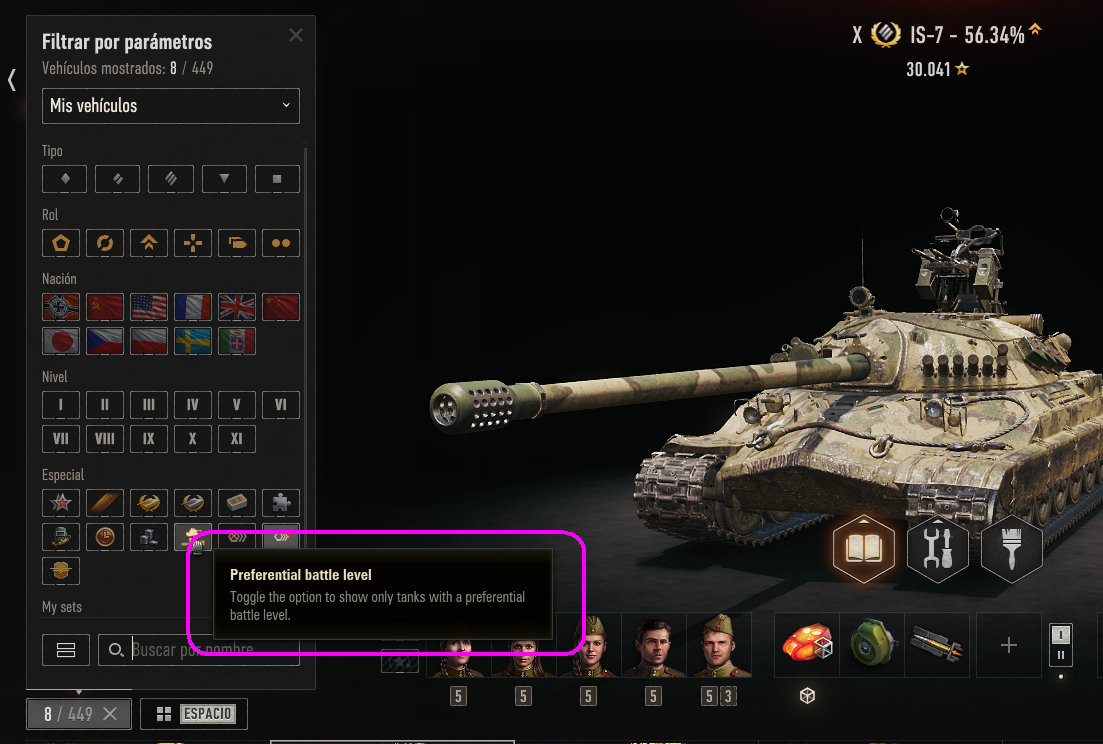1103x744 pixels.
Task: Open the crew book hexagon button
Action: pos(864,549)
